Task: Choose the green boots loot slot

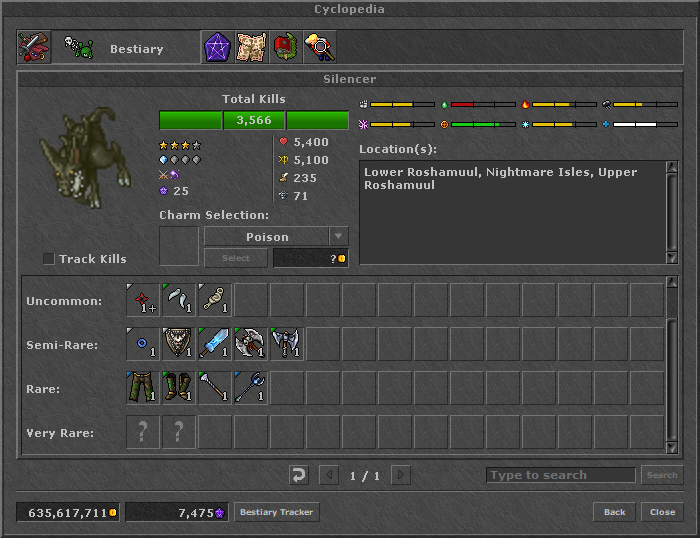Action: pos(179,388)
